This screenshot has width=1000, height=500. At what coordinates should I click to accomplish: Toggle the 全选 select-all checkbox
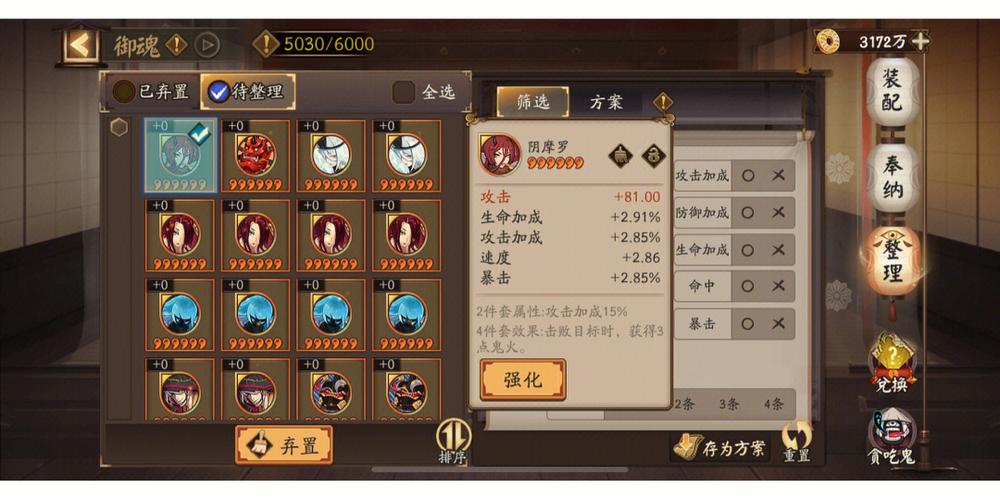(x=404, y=92)
